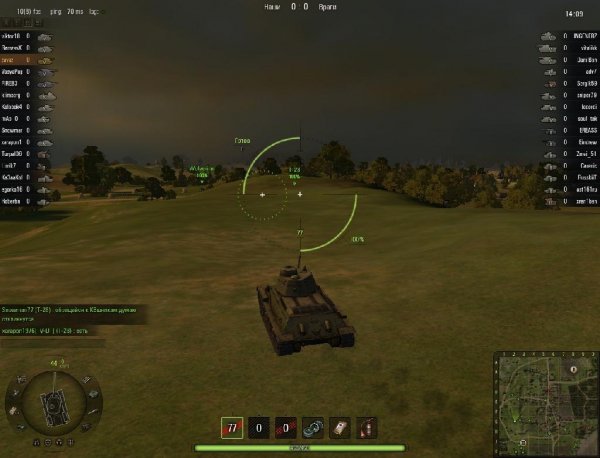Activate the fire extinguisher consumable

point(367,427)
